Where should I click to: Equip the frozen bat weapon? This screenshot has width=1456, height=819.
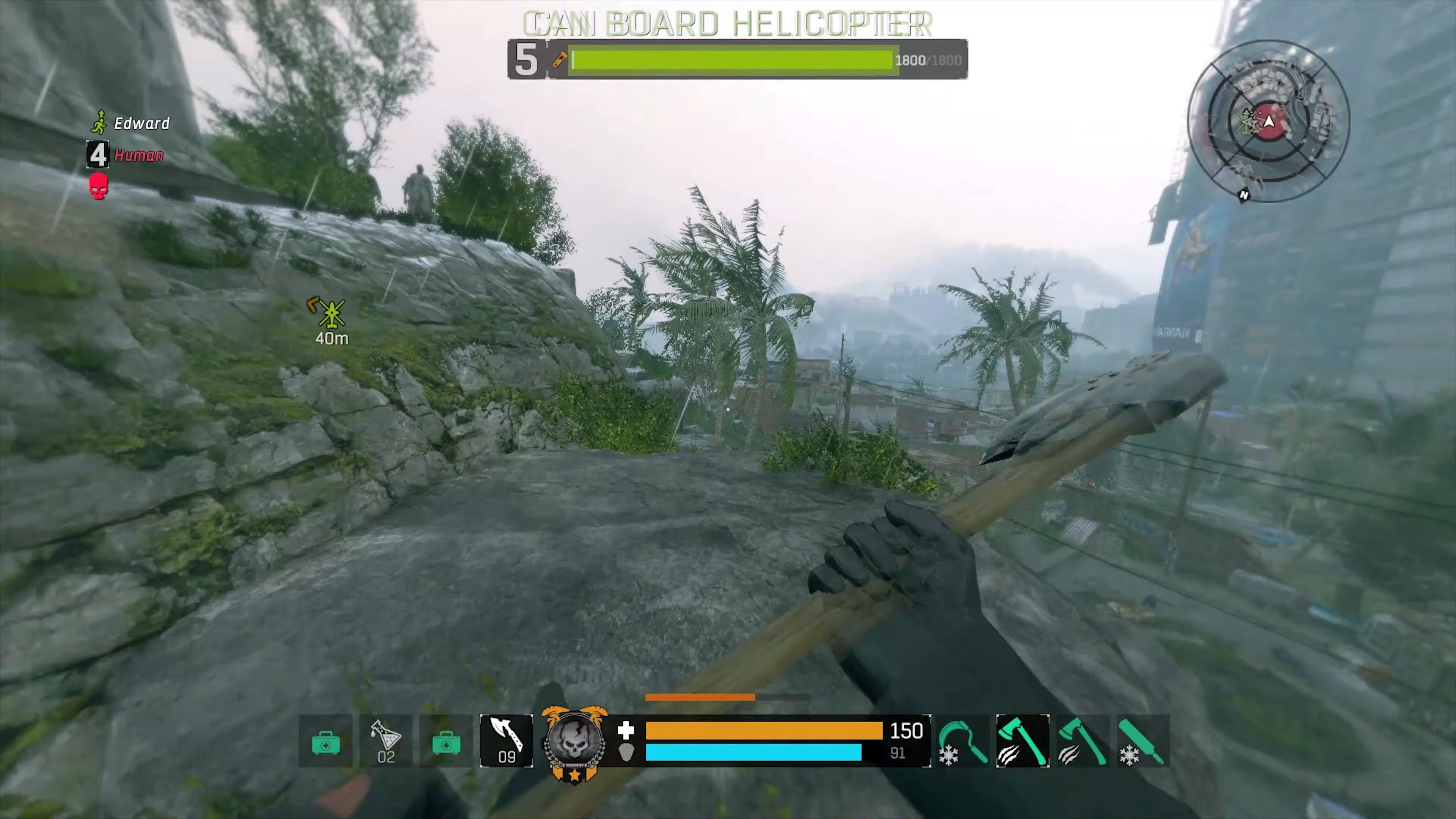coord(1142,741)
